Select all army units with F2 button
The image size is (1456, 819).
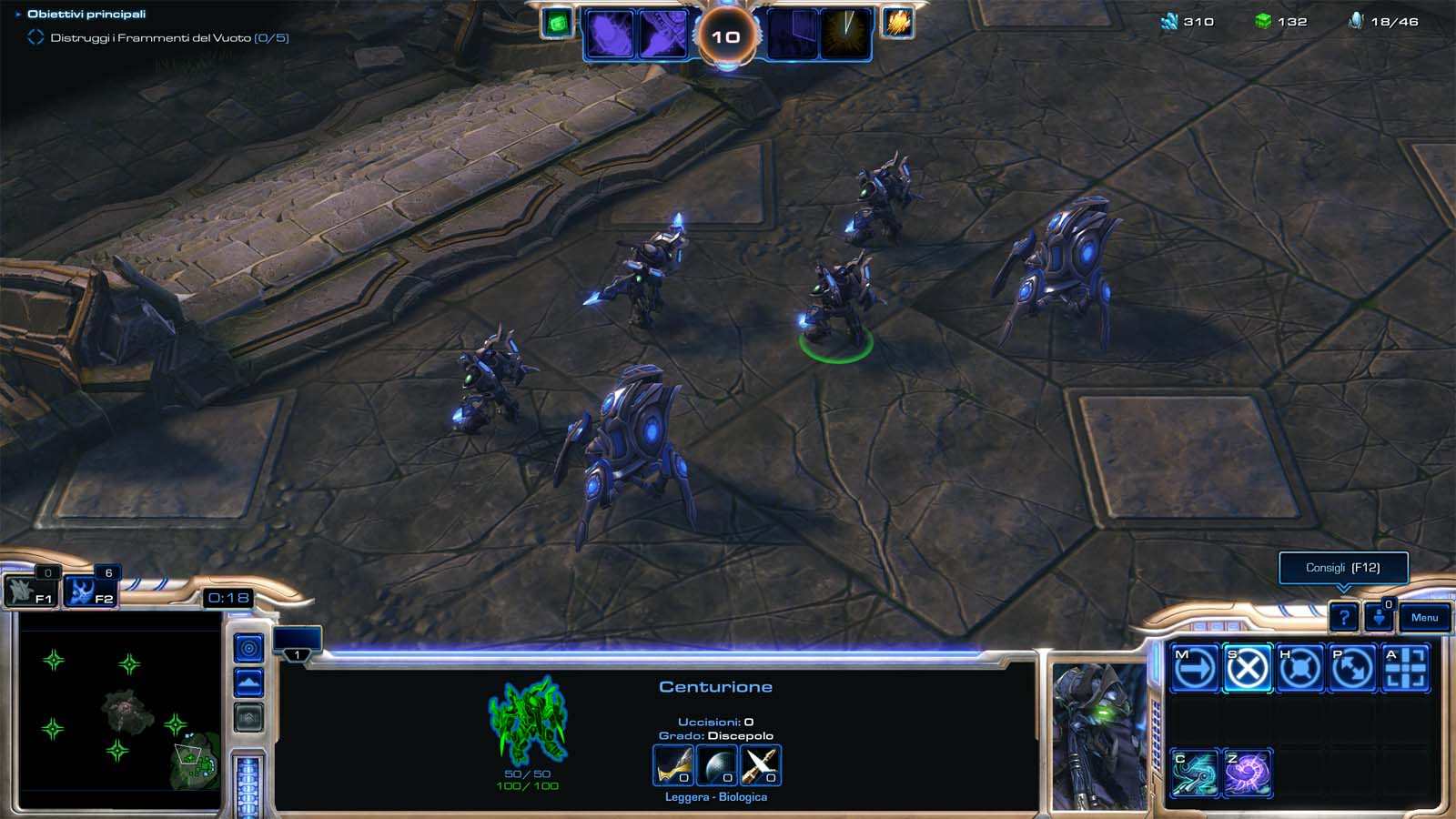pos(92,592)
